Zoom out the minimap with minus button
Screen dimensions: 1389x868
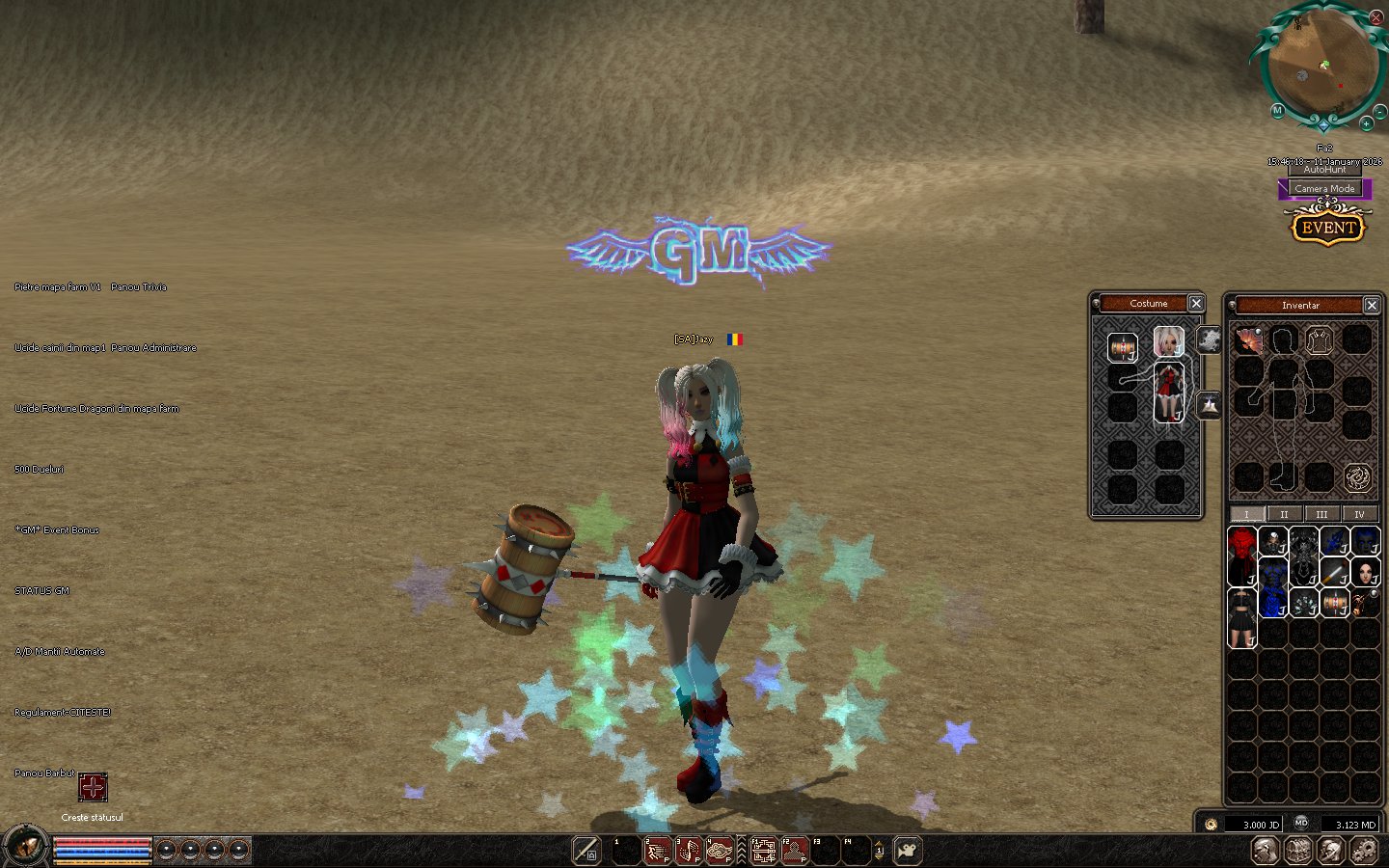pos(1380,113)
